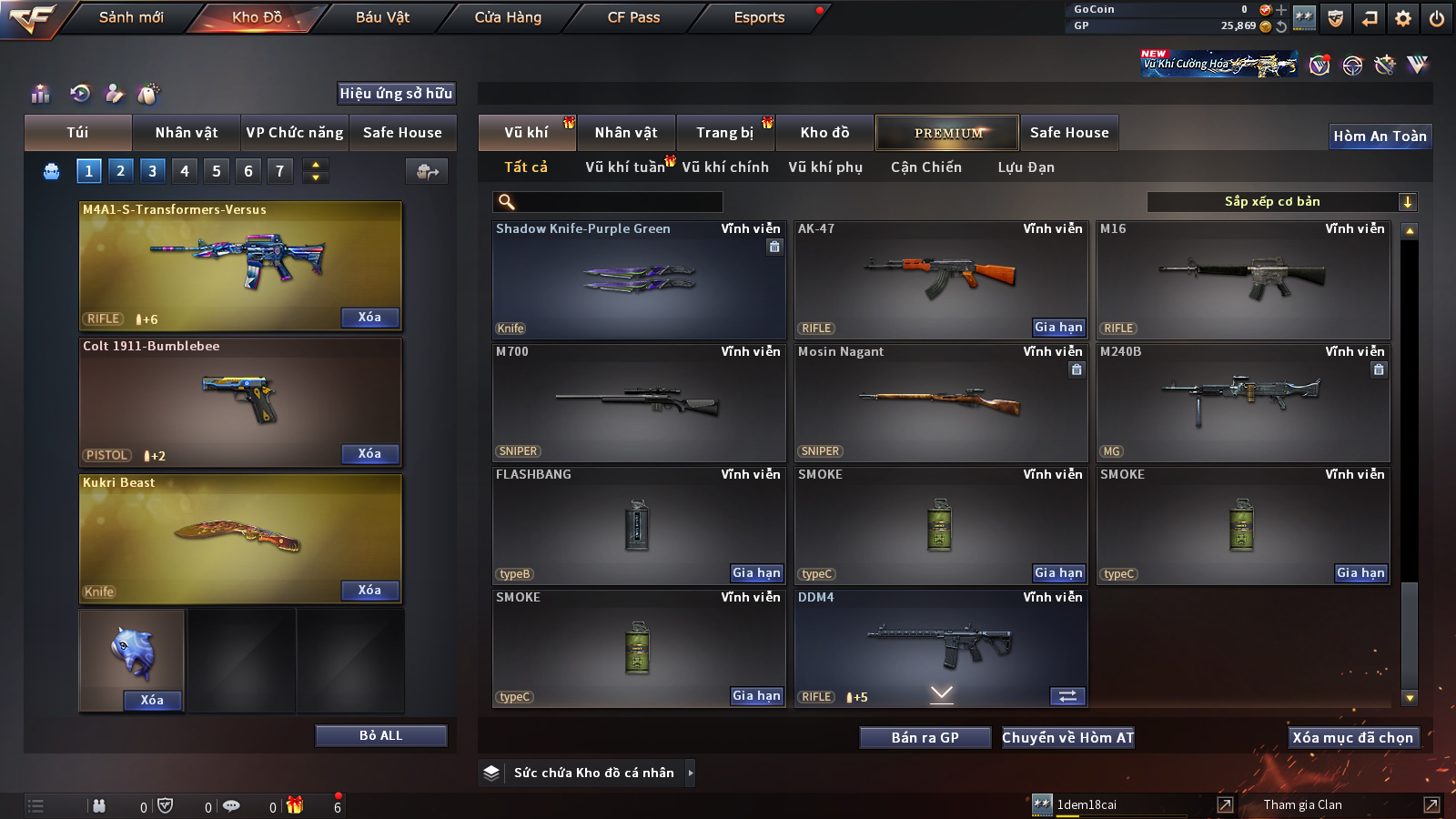This screenshot has width=1456, height=819.
Task: Sell selected item with Bán ra GP
Action: point(925,738)
